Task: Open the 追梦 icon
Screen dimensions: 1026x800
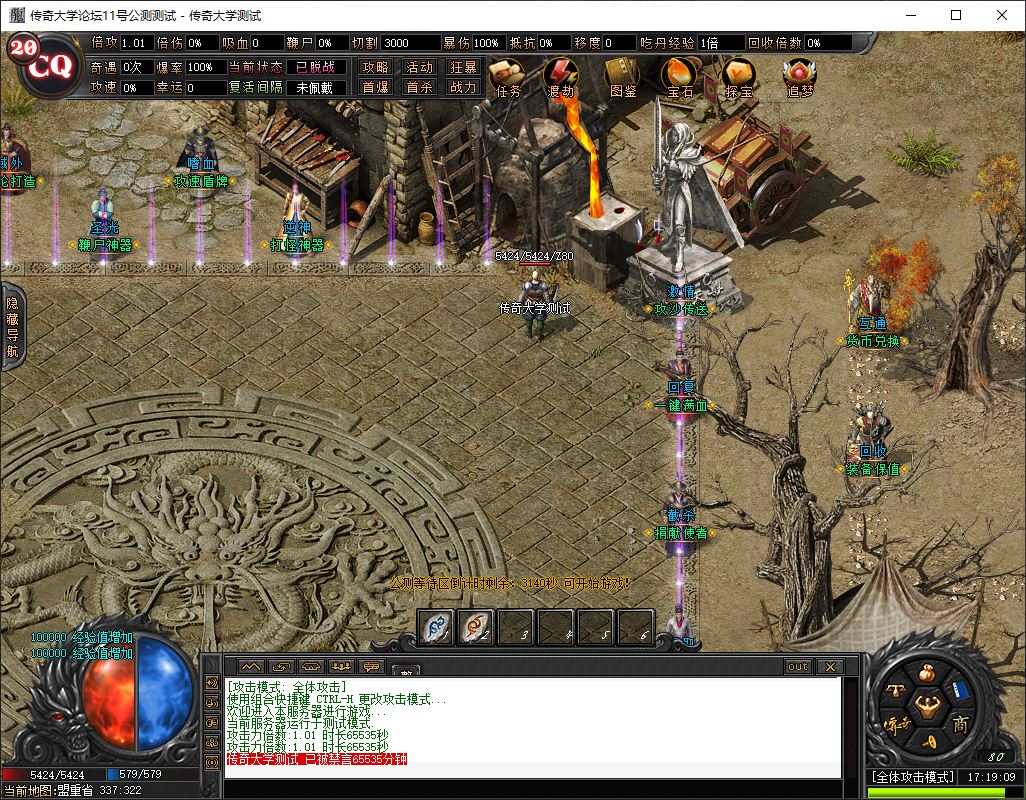Action: coord(799,74)
